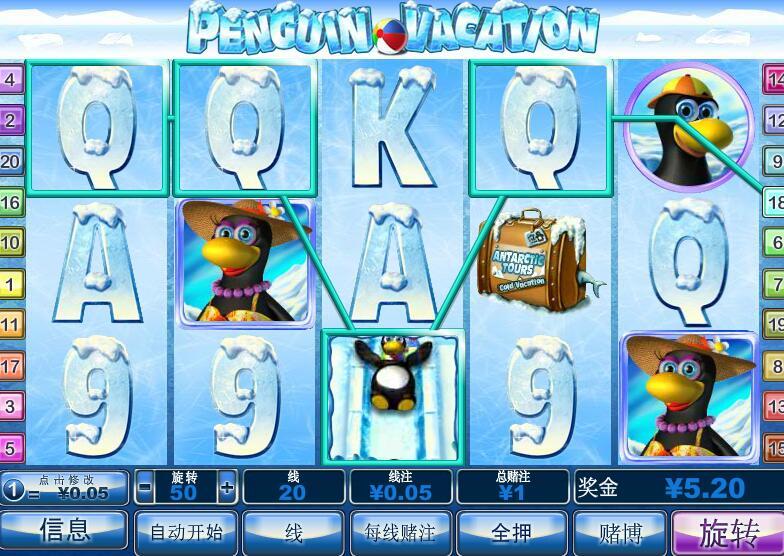
Task: Decrease auto spin count with minus
Action: click(145, 488)
